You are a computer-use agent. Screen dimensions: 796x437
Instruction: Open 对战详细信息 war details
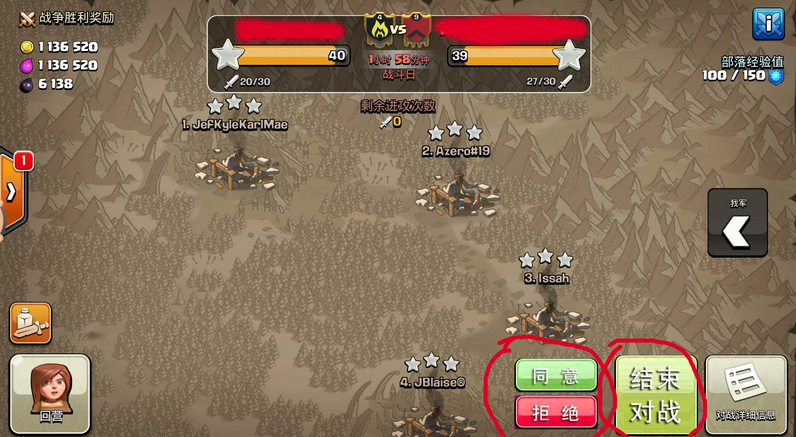pyautogui.click(x=745, y=395)
